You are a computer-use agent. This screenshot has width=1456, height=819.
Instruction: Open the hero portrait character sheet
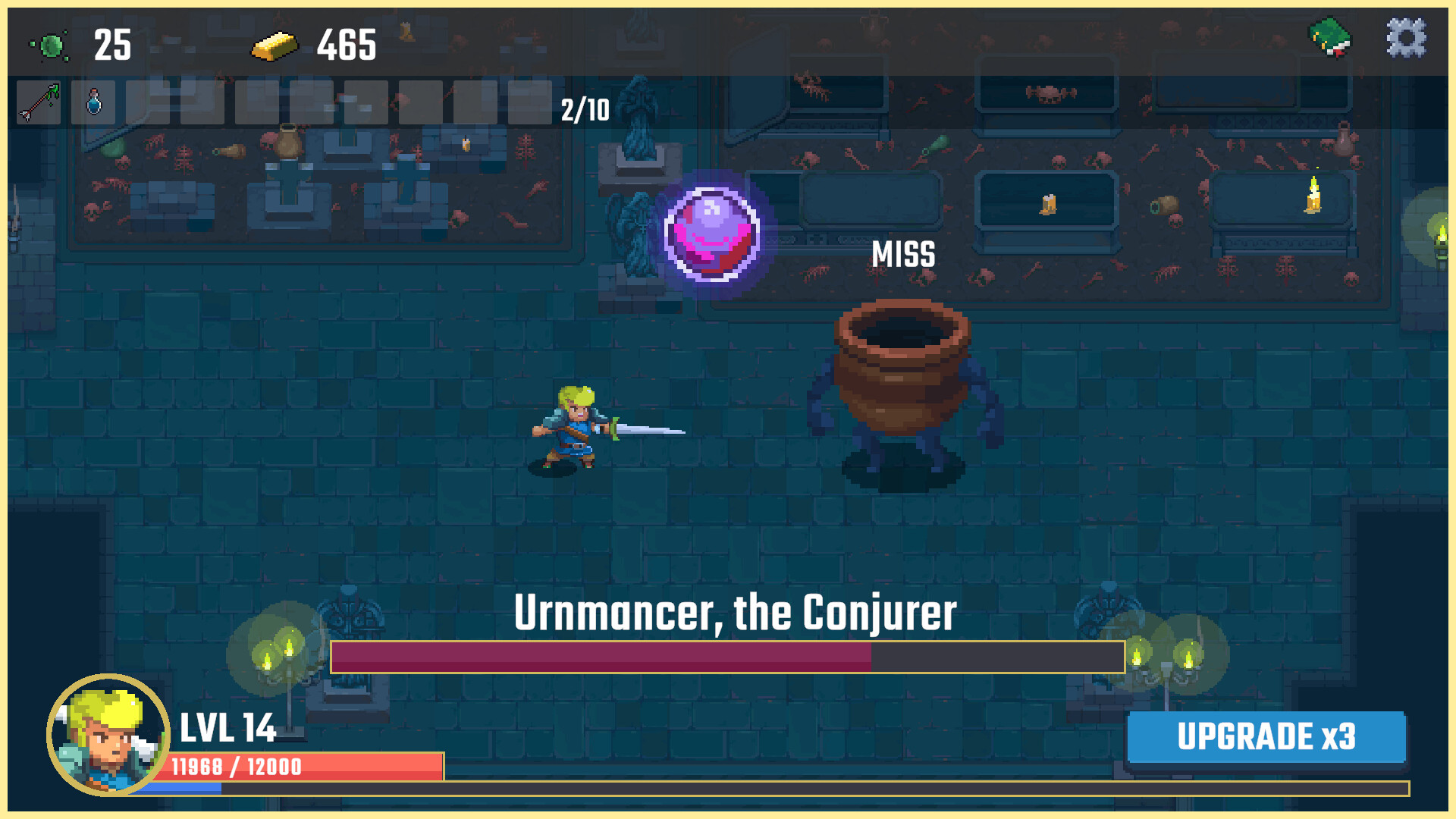point(108,734)
